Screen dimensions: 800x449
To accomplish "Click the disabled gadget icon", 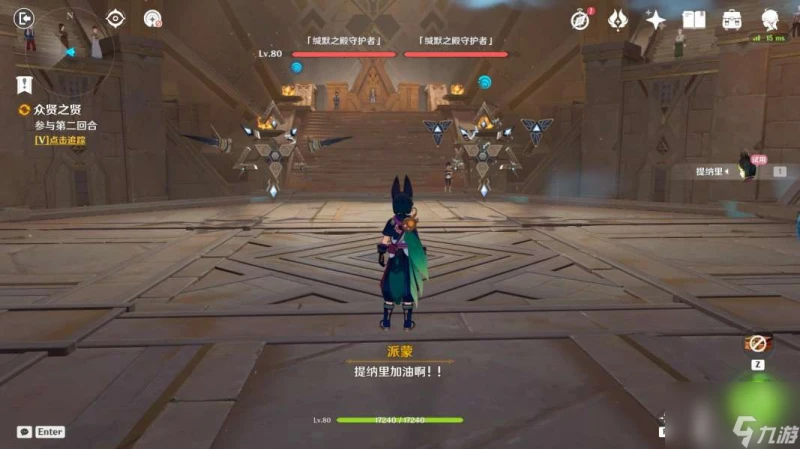I will (757, 345).
